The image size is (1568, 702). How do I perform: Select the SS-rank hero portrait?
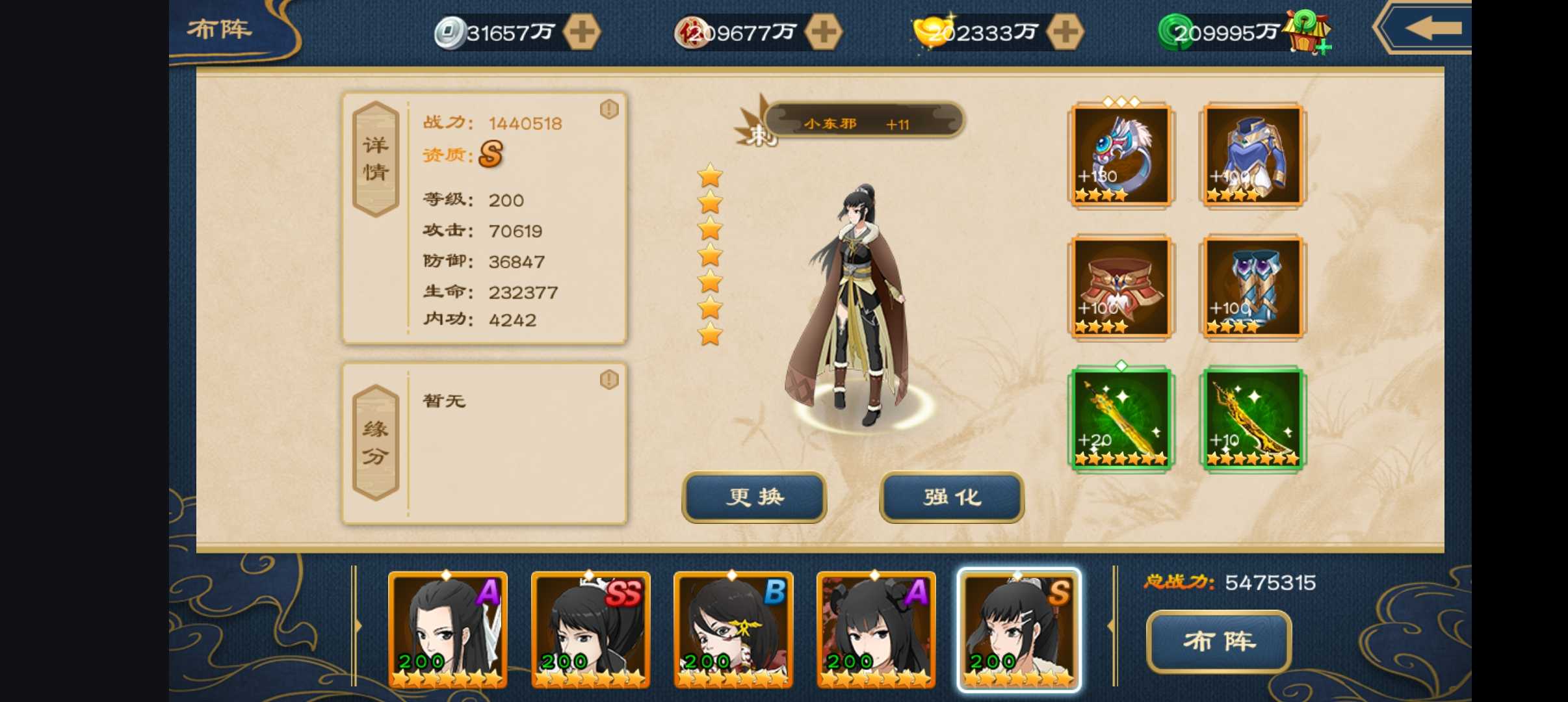[590, 629]
